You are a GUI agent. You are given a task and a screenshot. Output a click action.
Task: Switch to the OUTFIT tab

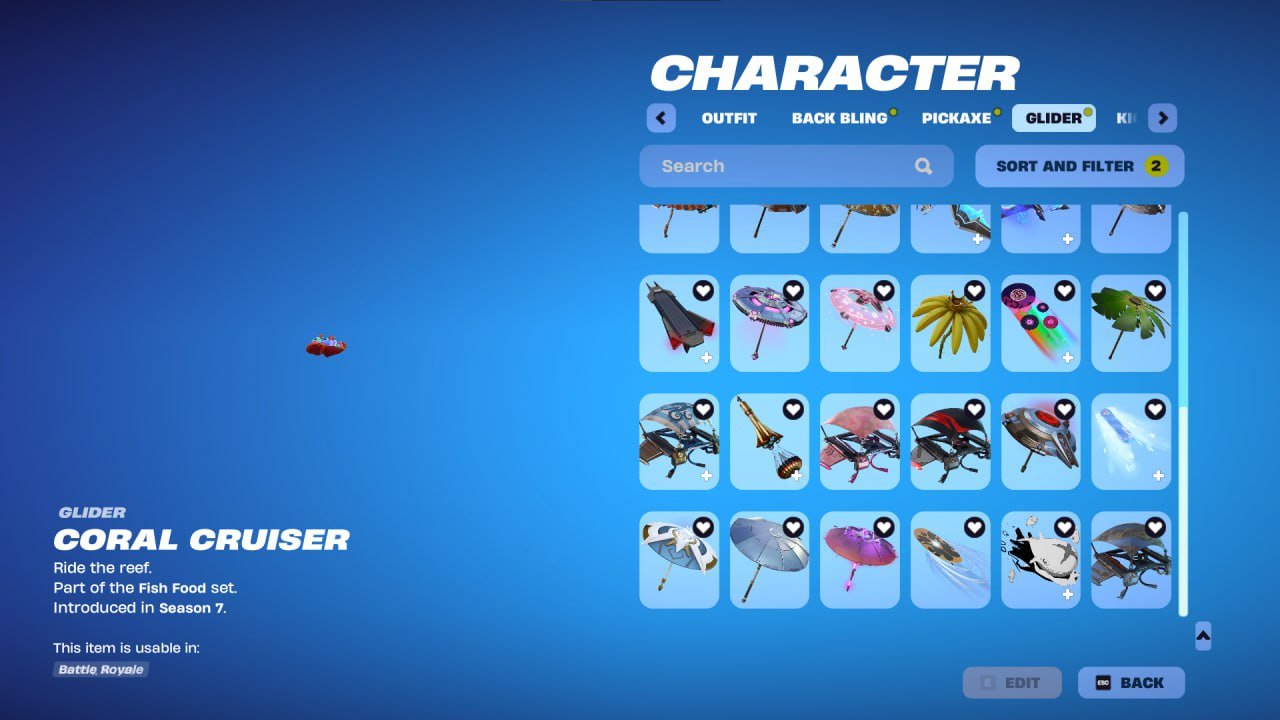pyautogui.click(x=729, y=118)
